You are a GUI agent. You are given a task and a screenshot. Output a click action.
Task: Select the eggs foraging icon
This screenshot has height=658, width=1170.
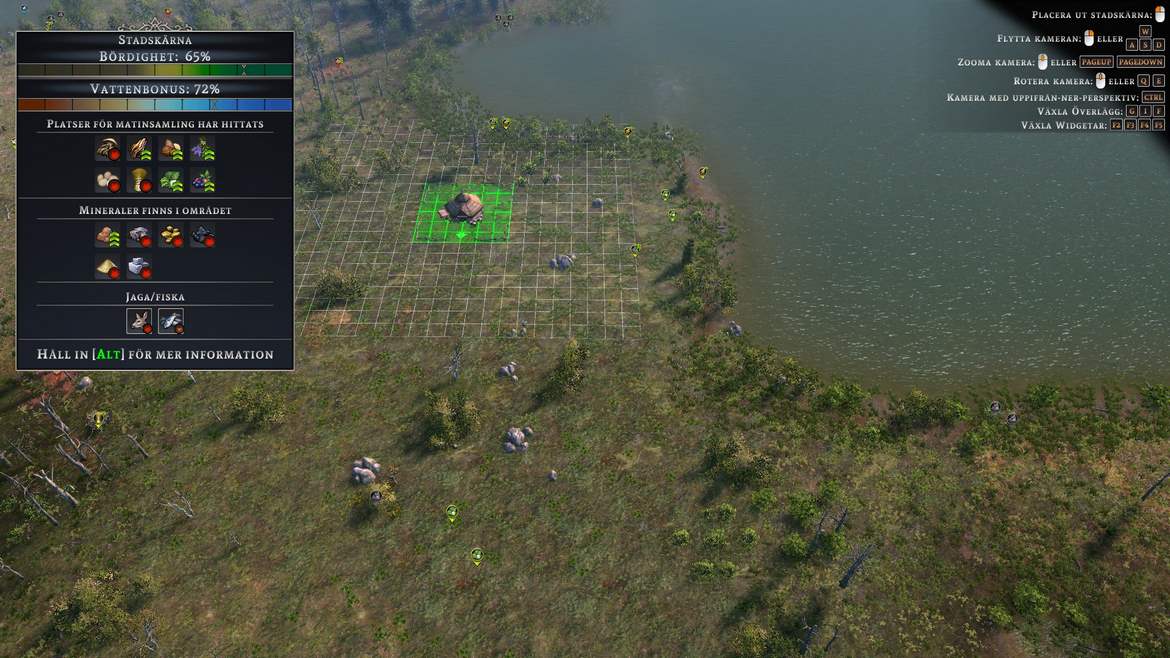click(107, 181)
